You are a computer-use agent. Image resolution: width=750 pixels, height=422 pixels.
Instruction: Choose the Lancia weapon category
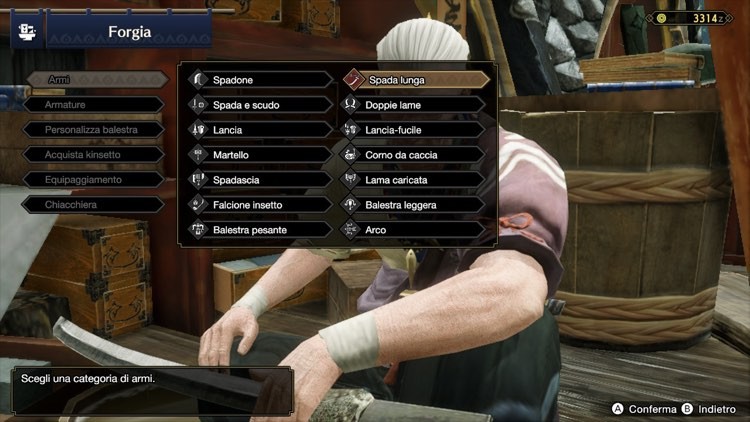point(260,130)
